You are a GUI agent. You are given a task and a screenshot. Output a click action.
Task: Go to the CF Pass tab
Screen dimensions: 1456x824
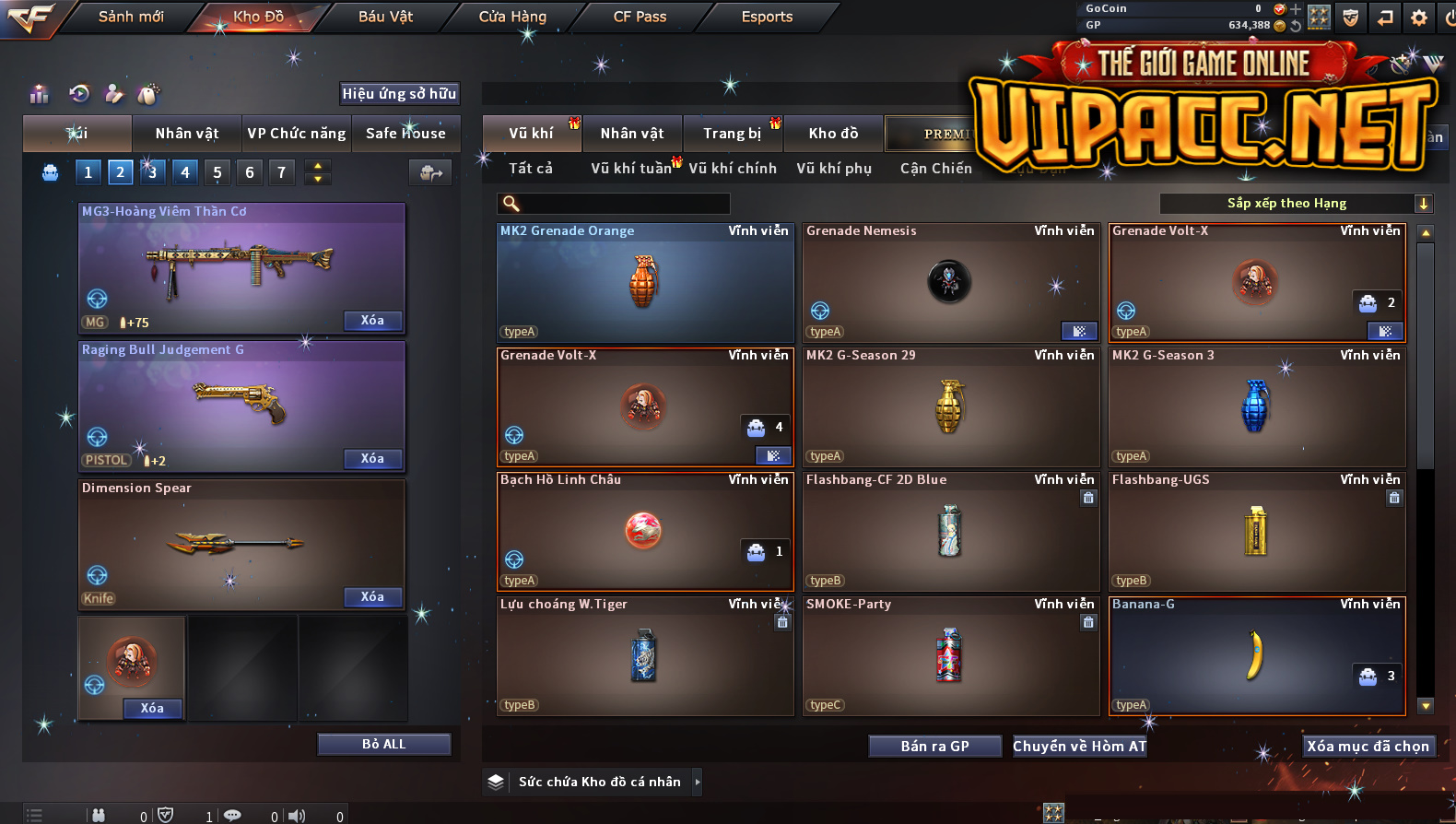(x=640, y=17)
